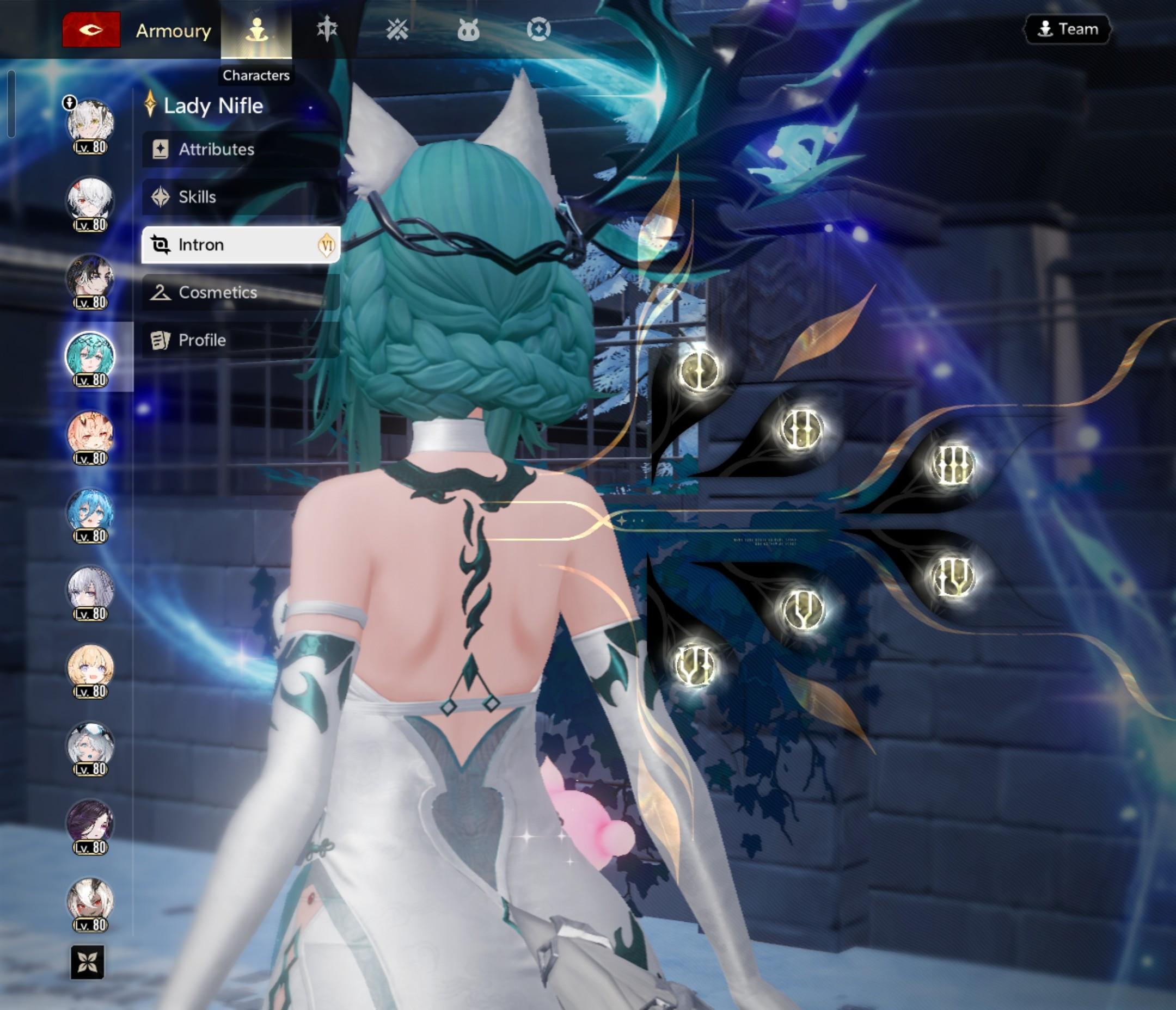Screen dimensions: 1176x1010
Task: Switch to the Characters tab
Action: tap(256, 29)
